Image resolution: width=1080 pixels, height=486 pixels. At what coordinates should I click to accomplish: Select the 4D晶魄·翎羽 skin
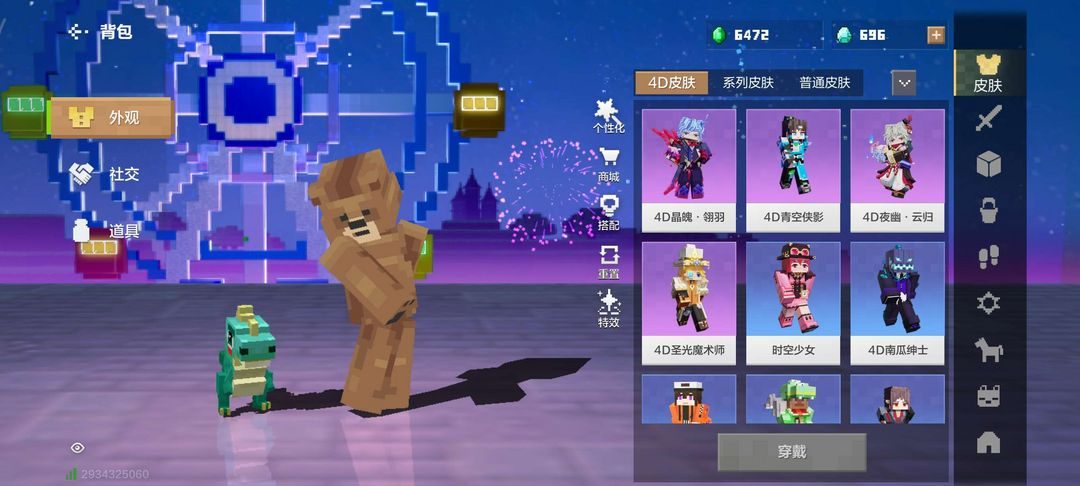pyautogui.click(x=688, y=168)
